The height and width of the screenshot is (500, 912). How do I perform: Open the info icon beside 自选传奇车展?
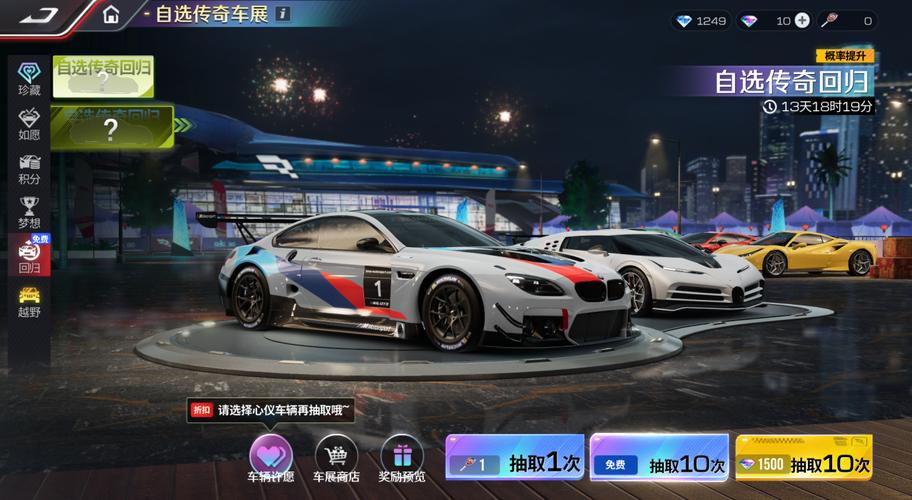click(283, 14)
